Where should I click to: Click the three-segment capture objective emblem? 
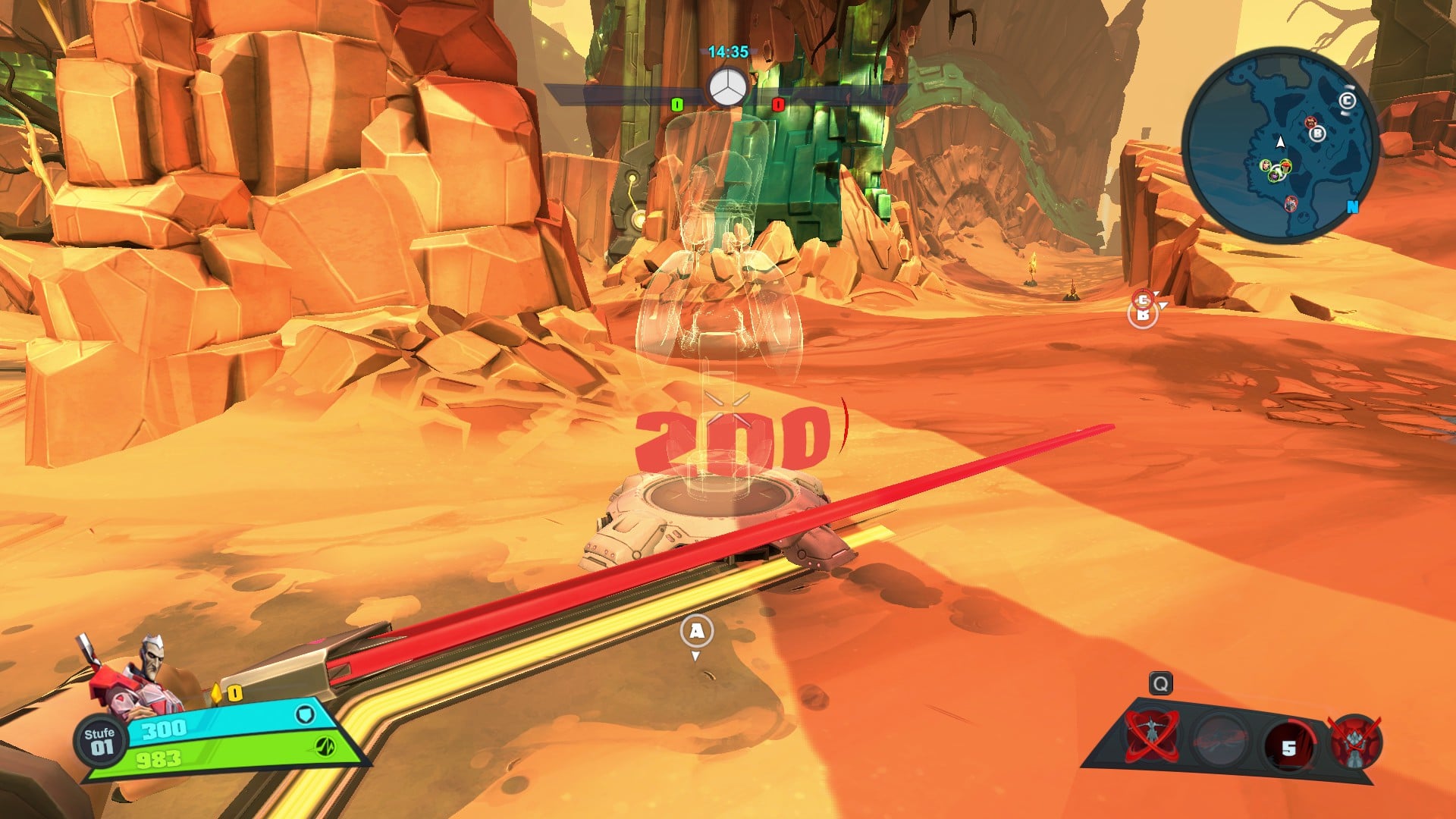727,89
